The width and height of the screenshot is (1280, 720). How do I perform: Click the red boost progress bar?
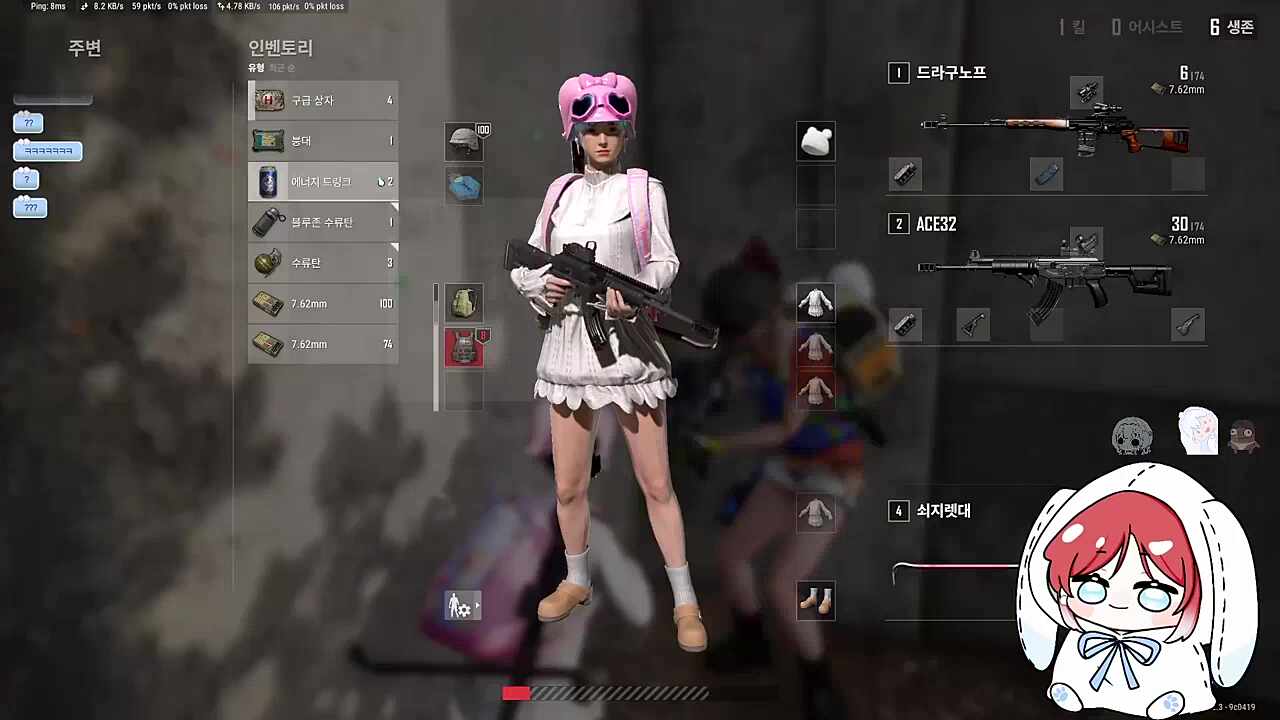click(x=516, y=692)
